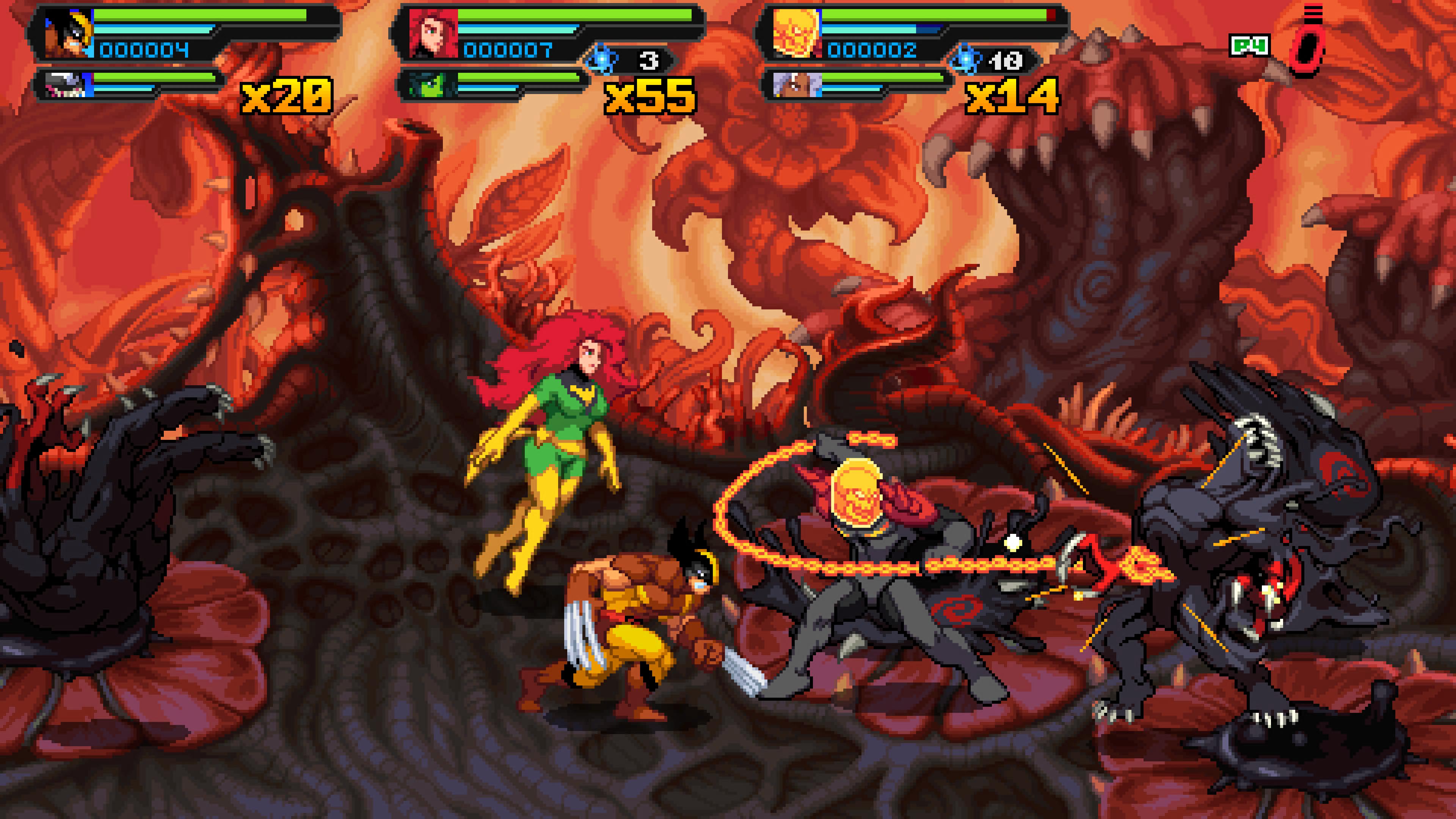Click Wolverine's score counter 000004
Screen dimensions: 1456x819
pyautogui.click(x=144, y=51)
